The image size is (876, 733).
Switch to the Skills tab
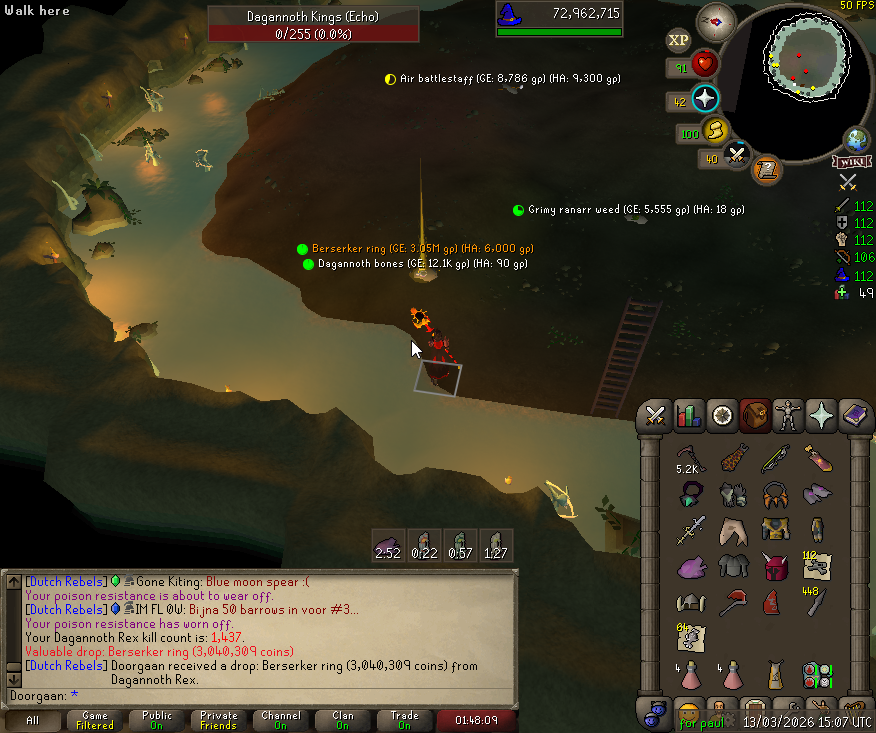click(689, 414)
